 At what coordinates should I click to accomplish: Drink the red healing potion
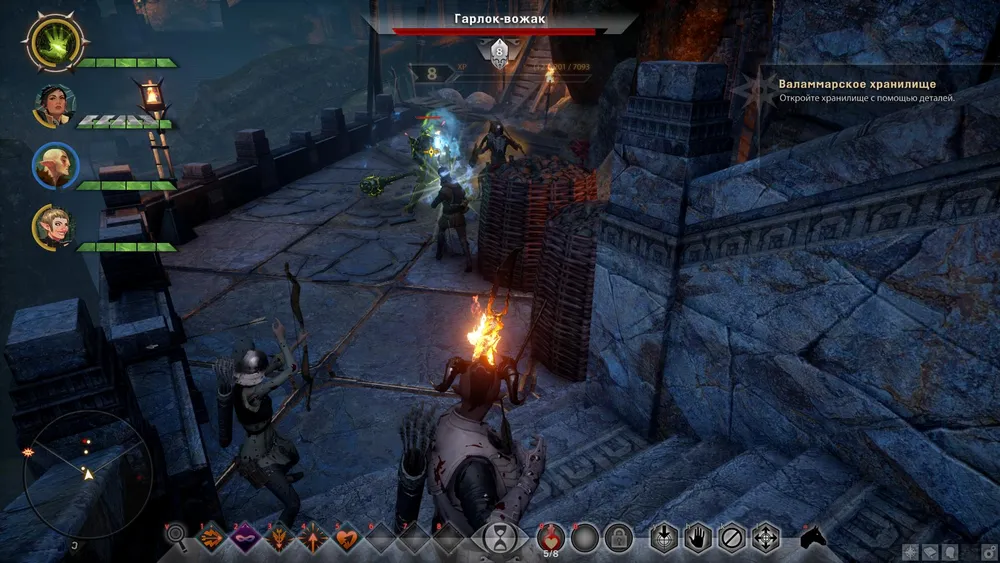(x=551, y=536)
